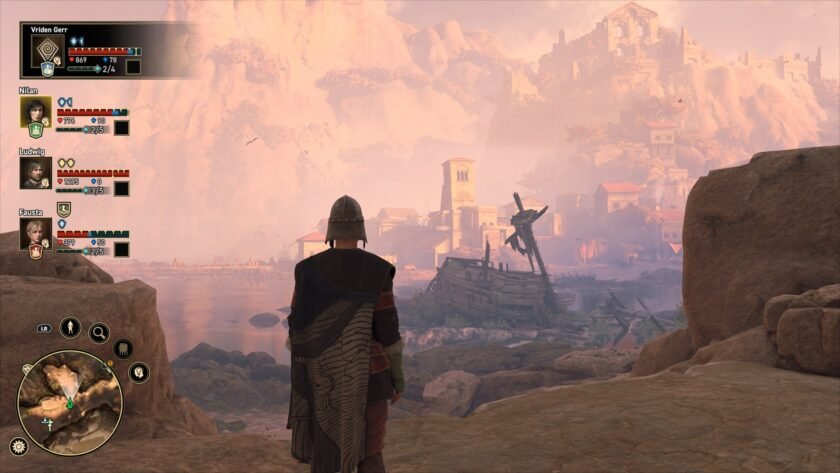Open the character head icon beside minimap

point(139,373)
